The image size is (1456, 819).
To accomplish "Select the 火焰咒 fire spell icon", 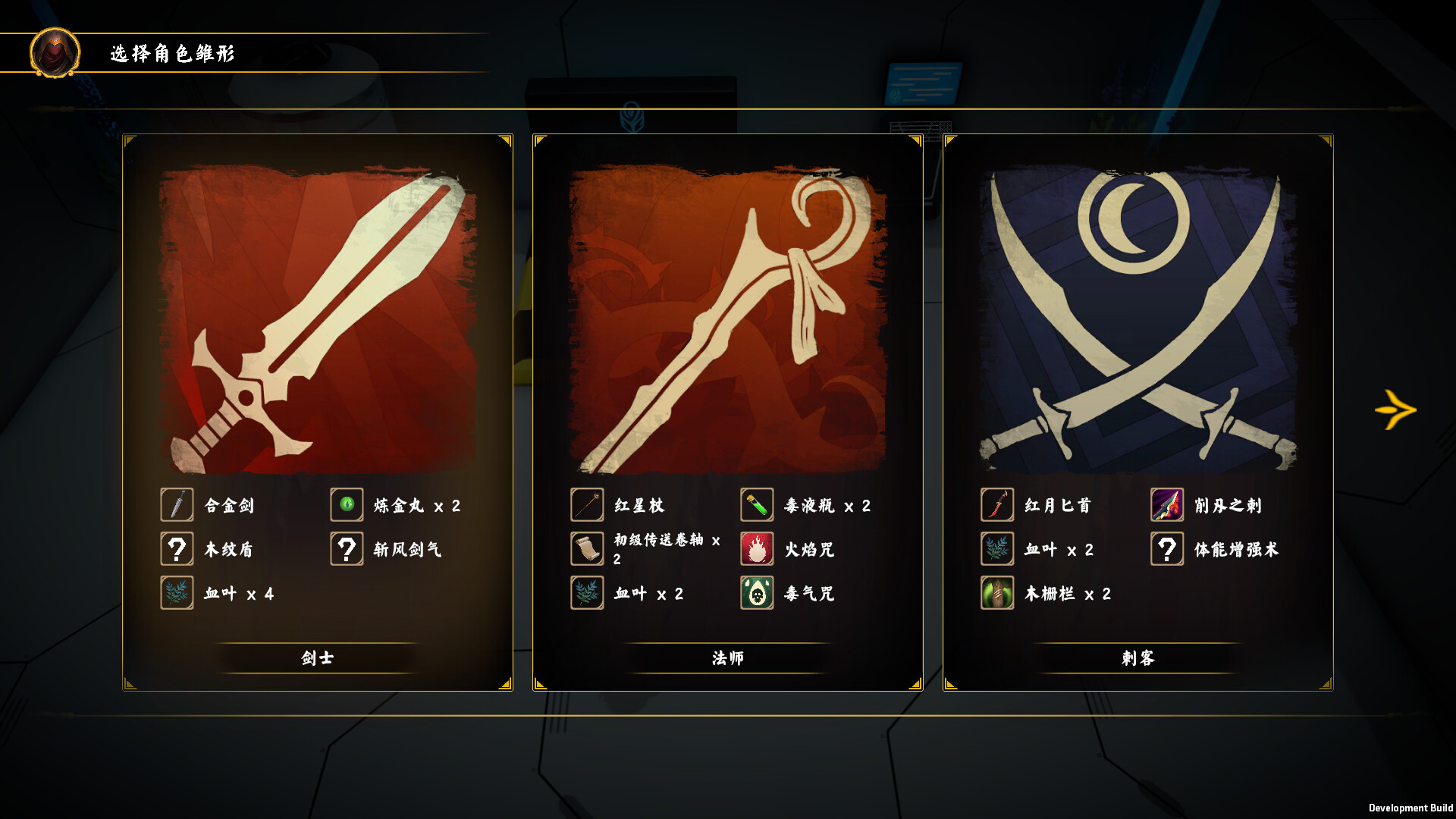I will click(757, 549).
